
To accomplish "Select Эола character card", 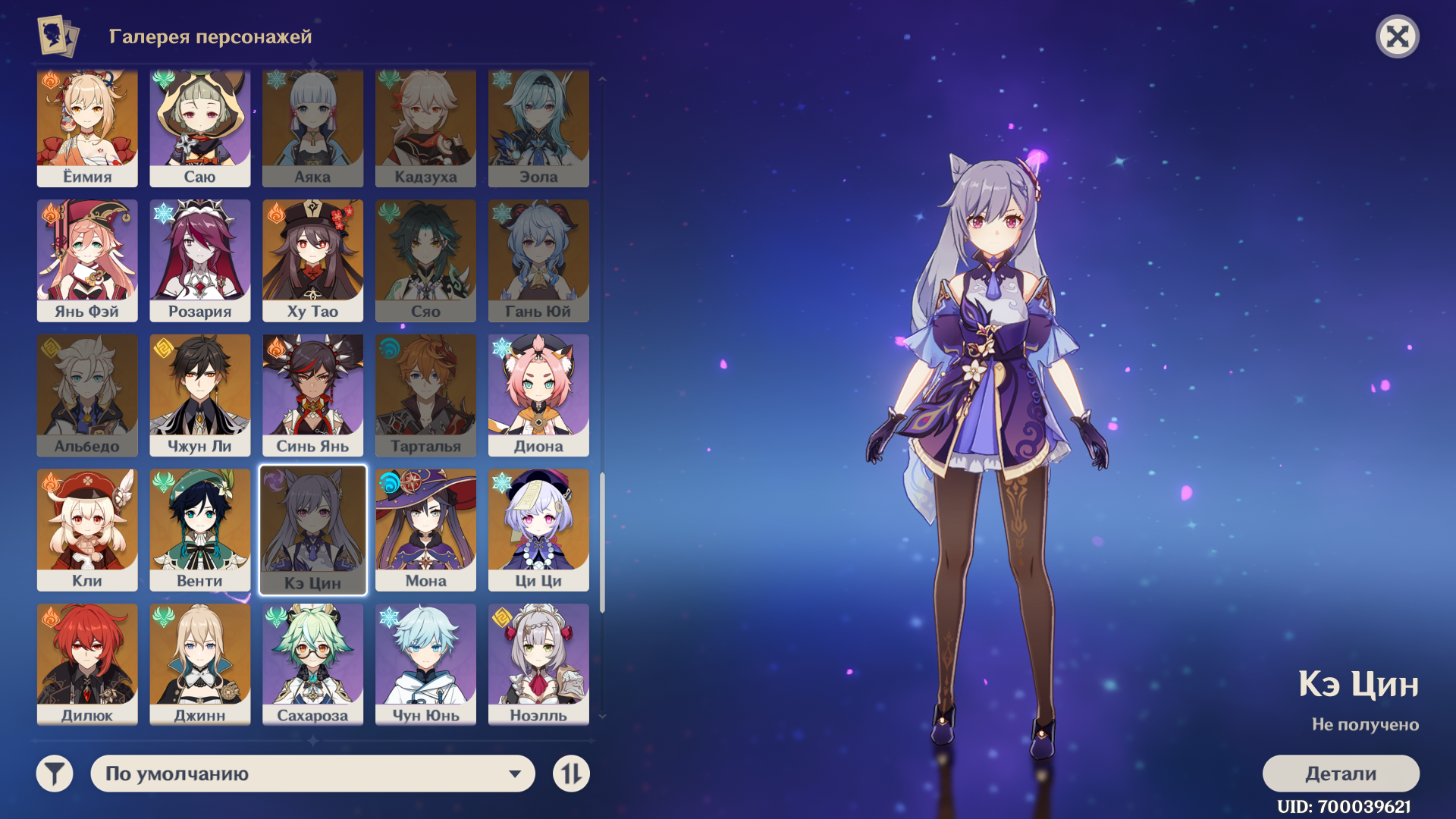I will pos(538,127).
